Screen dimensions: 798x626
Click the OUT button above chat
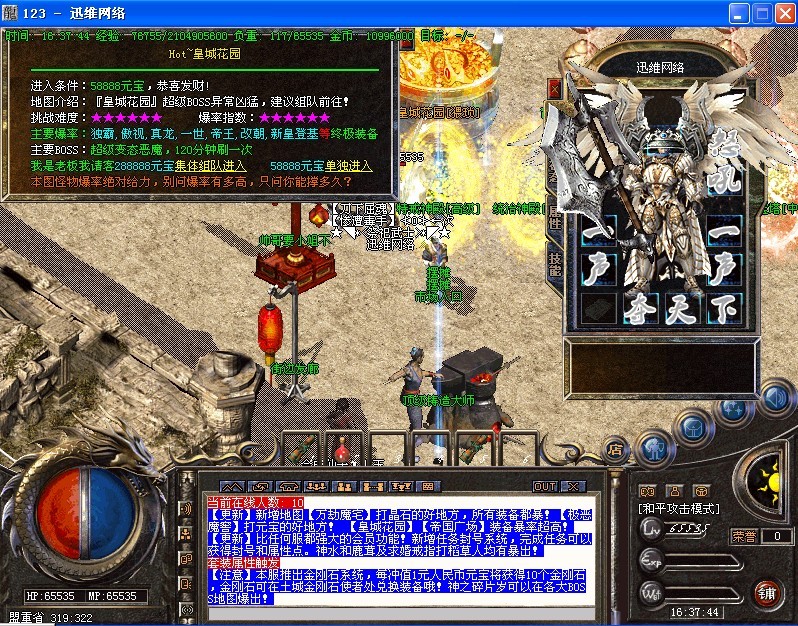pyautogui.click(x=544, y=486)
